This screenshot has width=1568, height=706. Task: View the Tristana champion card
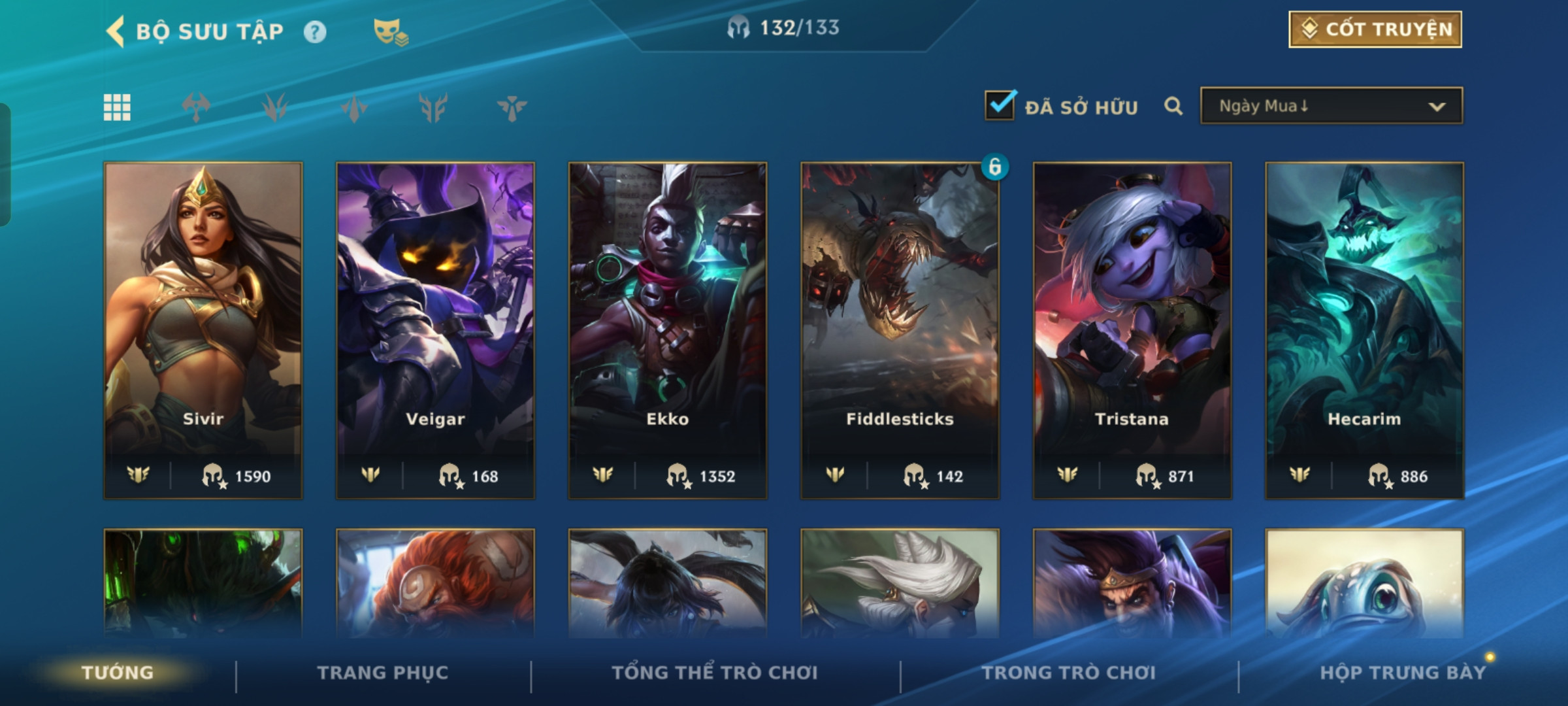click(1132, 330)
